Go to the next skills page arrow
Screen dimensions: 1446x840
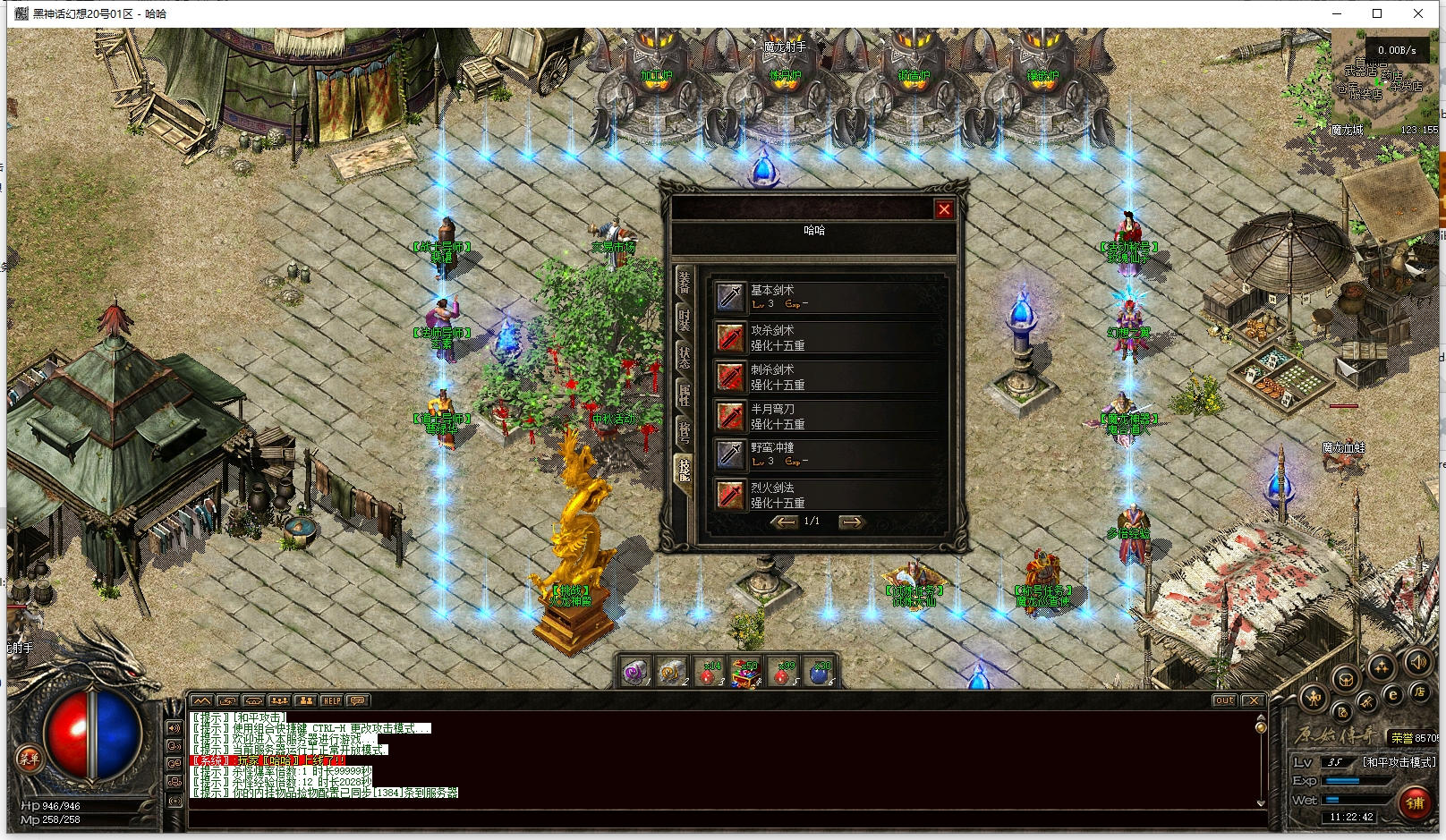pos(851,522)
